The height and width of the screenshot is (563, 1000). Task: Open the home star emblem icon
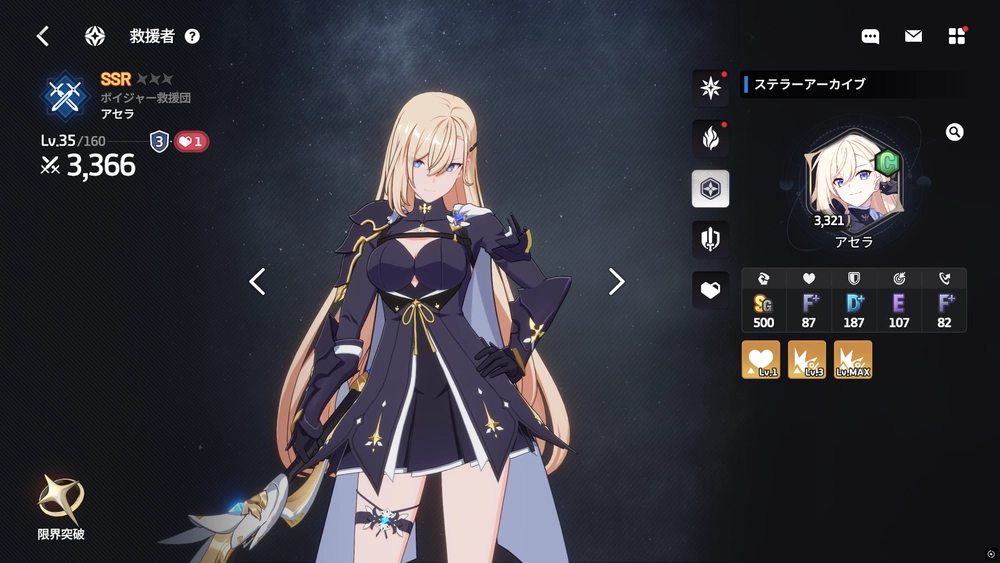tap(95, 36)
